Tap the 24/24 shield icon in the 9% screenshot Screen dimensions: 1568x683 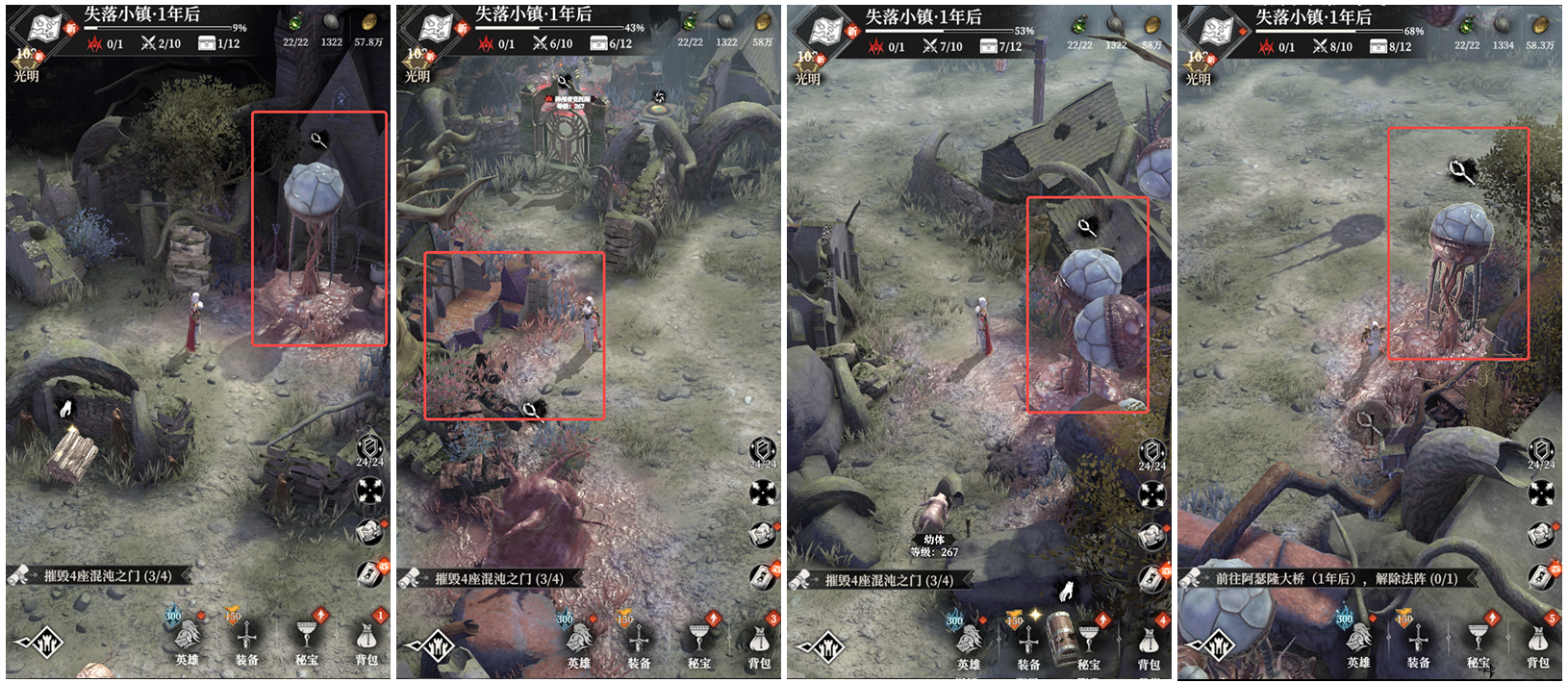point(370,450)
